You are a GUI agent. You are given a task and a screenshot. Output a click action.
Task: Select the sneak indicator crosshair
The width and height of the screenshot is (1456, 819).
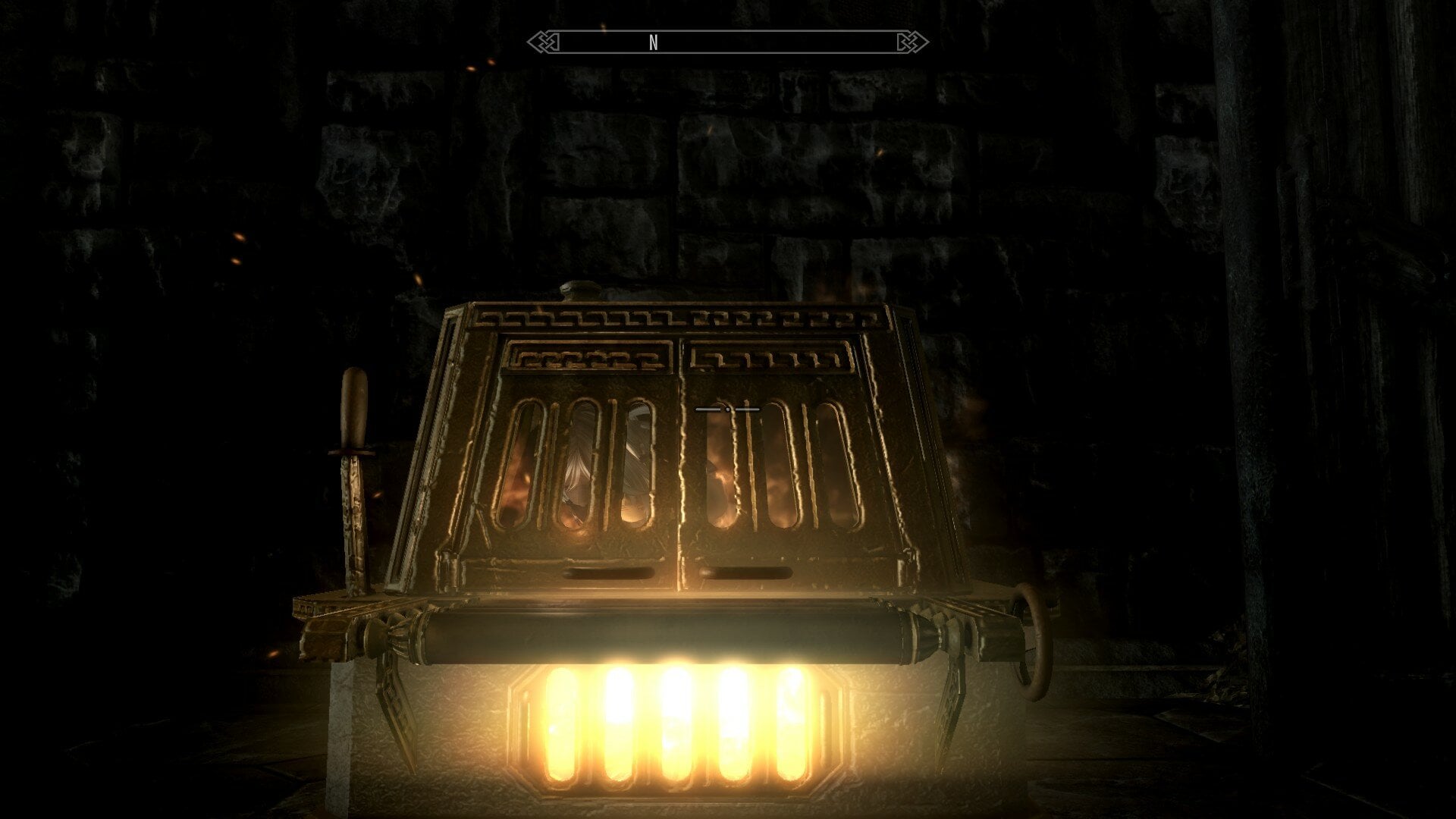728,408
